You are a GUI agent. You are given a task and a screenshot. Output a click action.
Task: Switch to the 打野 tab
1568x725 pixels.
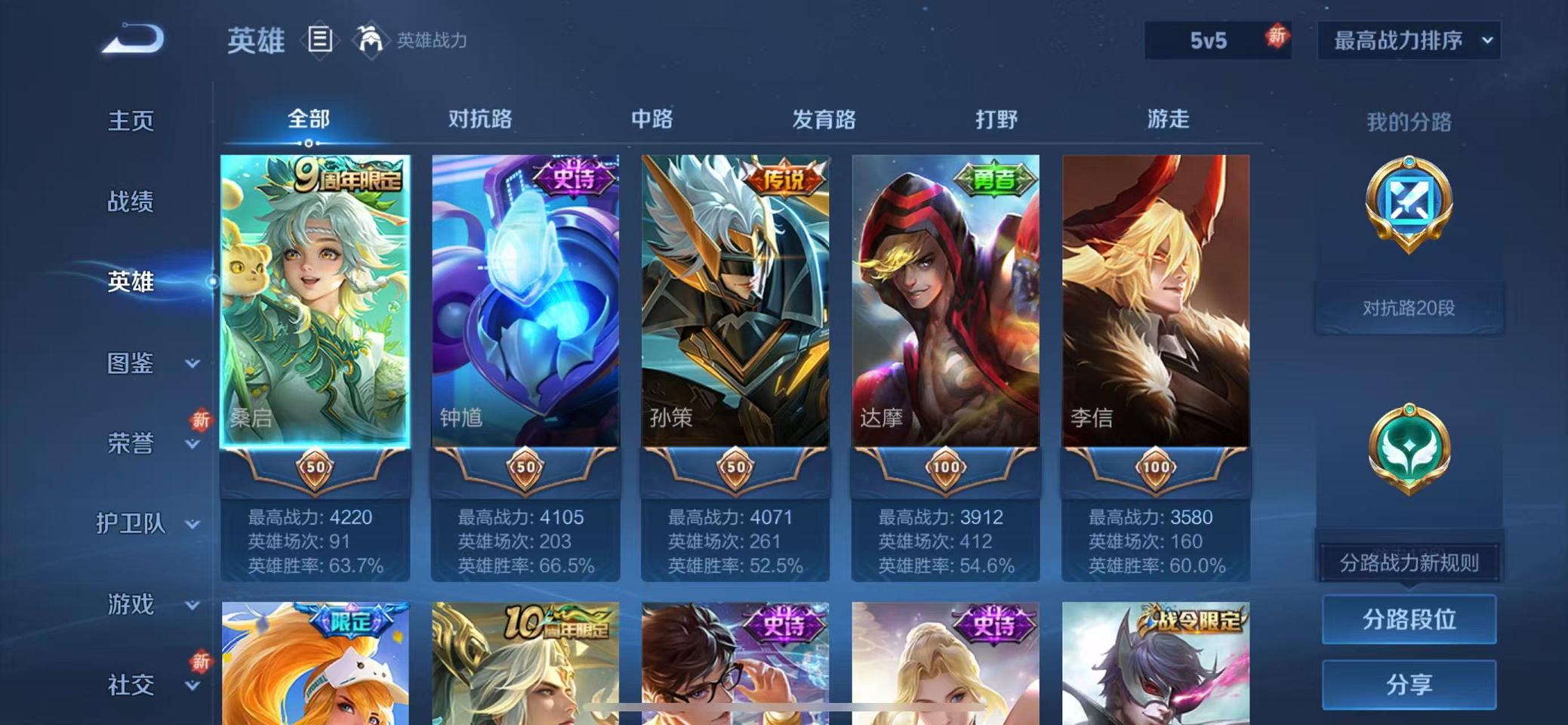point(997,118)
